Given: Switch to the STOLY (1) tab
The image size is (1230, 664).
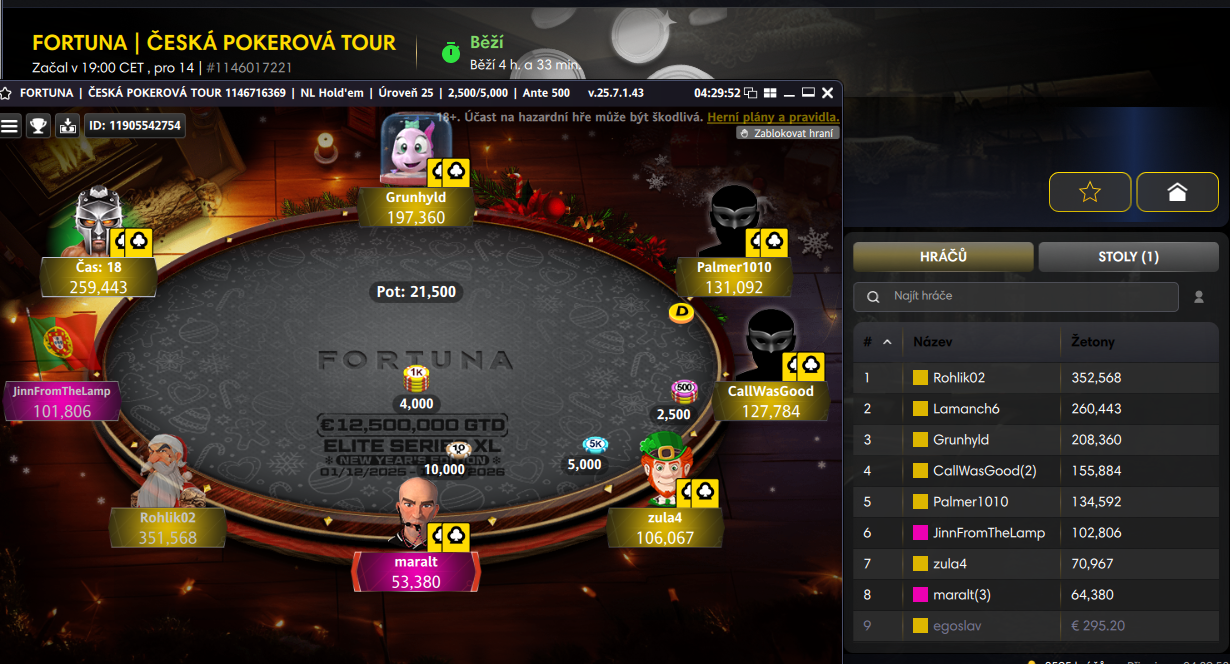Looking at the screenshot, I should pyautogui.click(x=1128, y=257).
